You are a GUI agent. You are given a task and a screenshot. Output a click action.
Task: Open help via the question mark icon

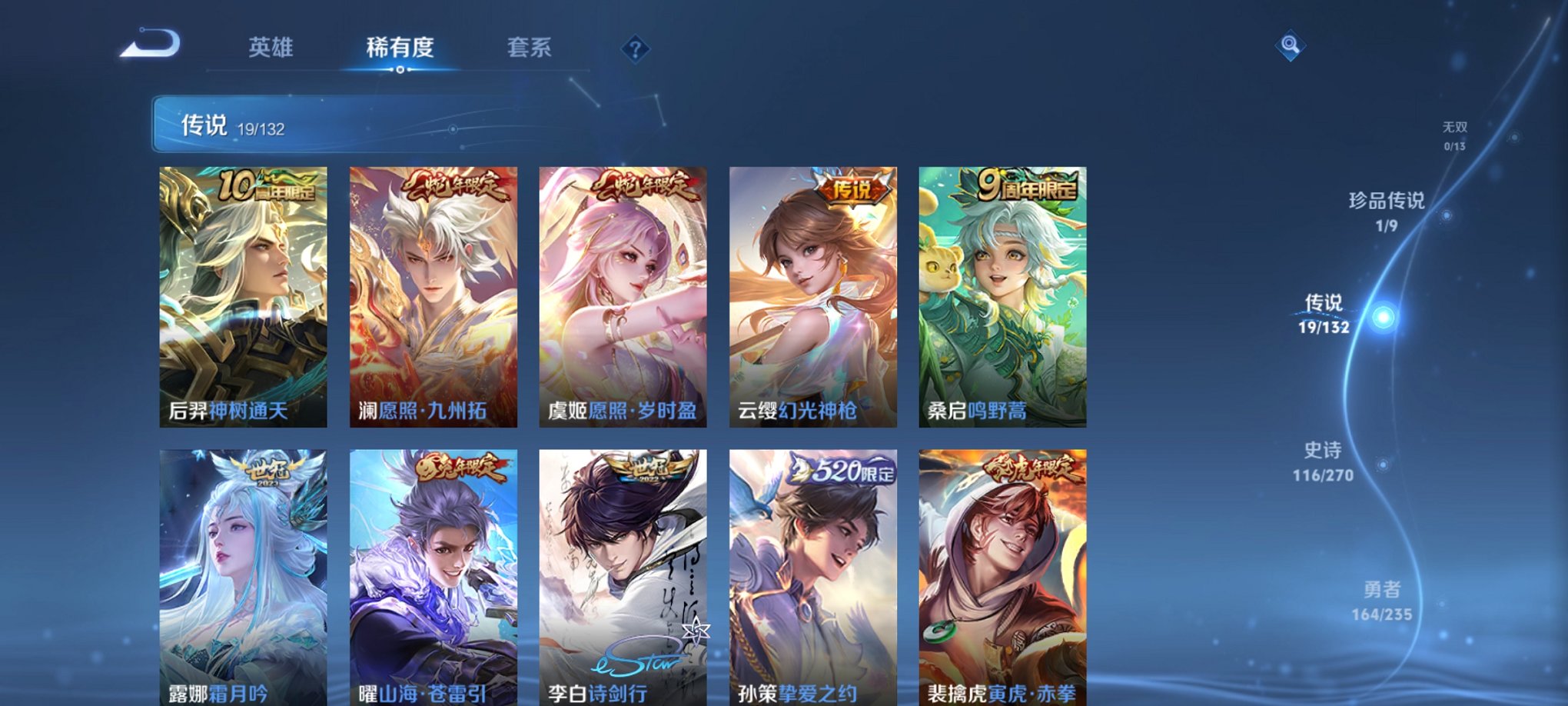pos(634,50)
